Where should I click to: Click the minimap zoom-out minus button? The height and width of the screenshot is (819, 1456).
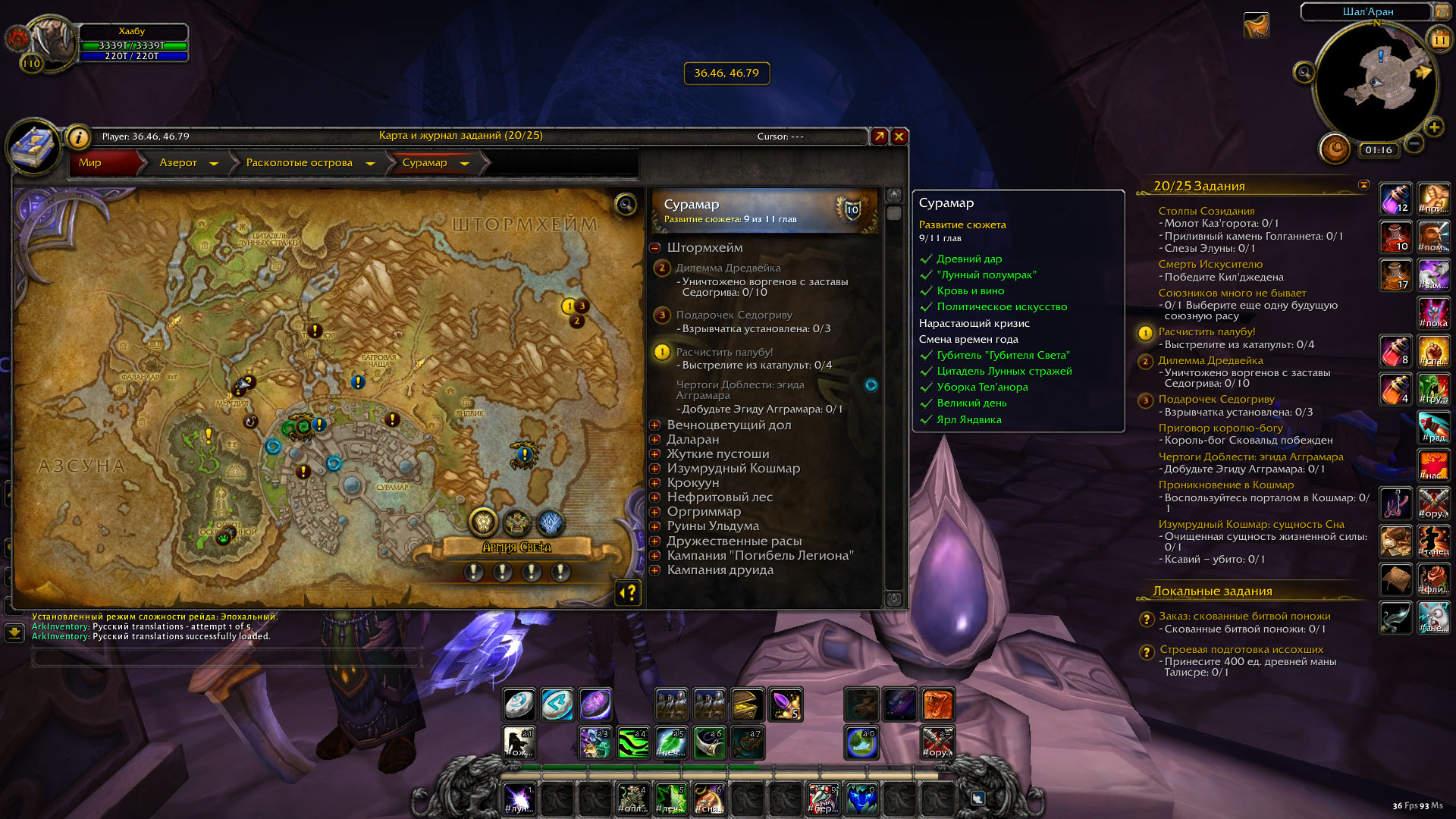[x=1414, y=143]
